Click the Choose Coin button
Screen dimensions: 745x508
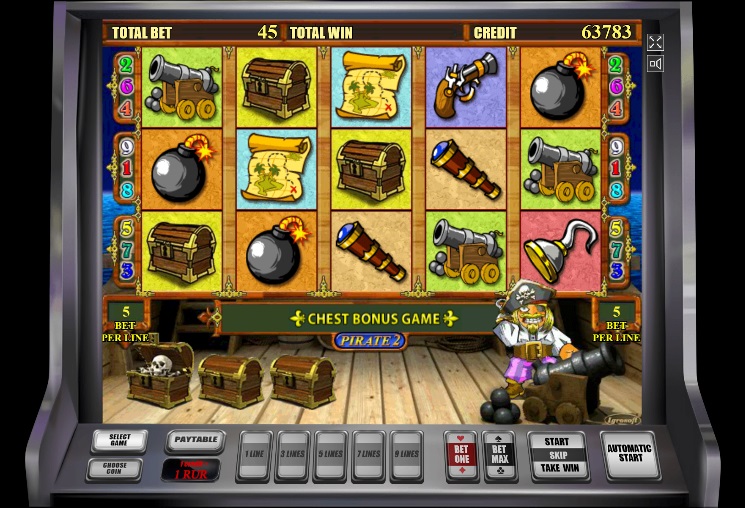(114, 467)
